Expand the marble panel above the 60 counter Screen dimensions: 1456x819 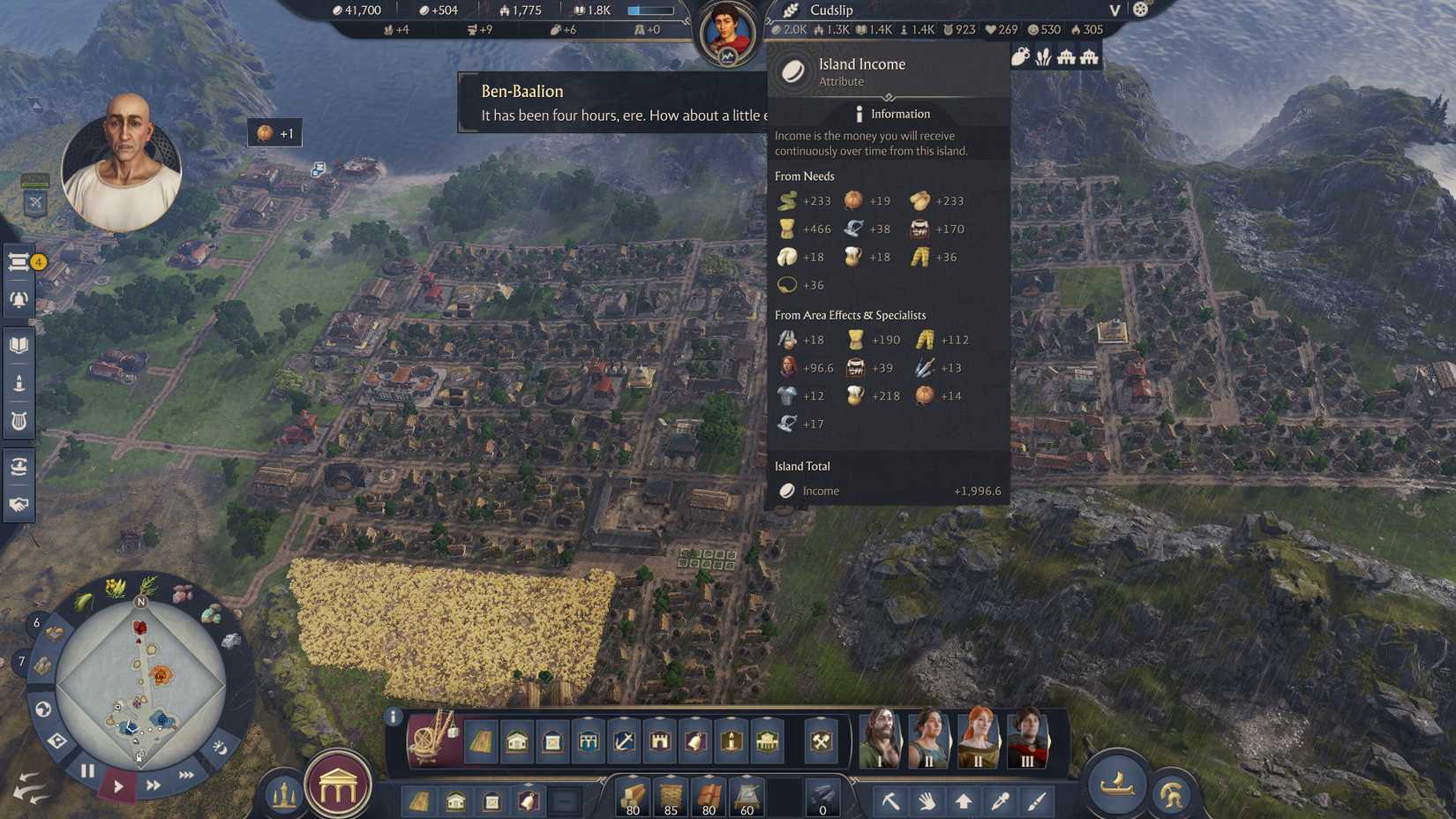747,777
